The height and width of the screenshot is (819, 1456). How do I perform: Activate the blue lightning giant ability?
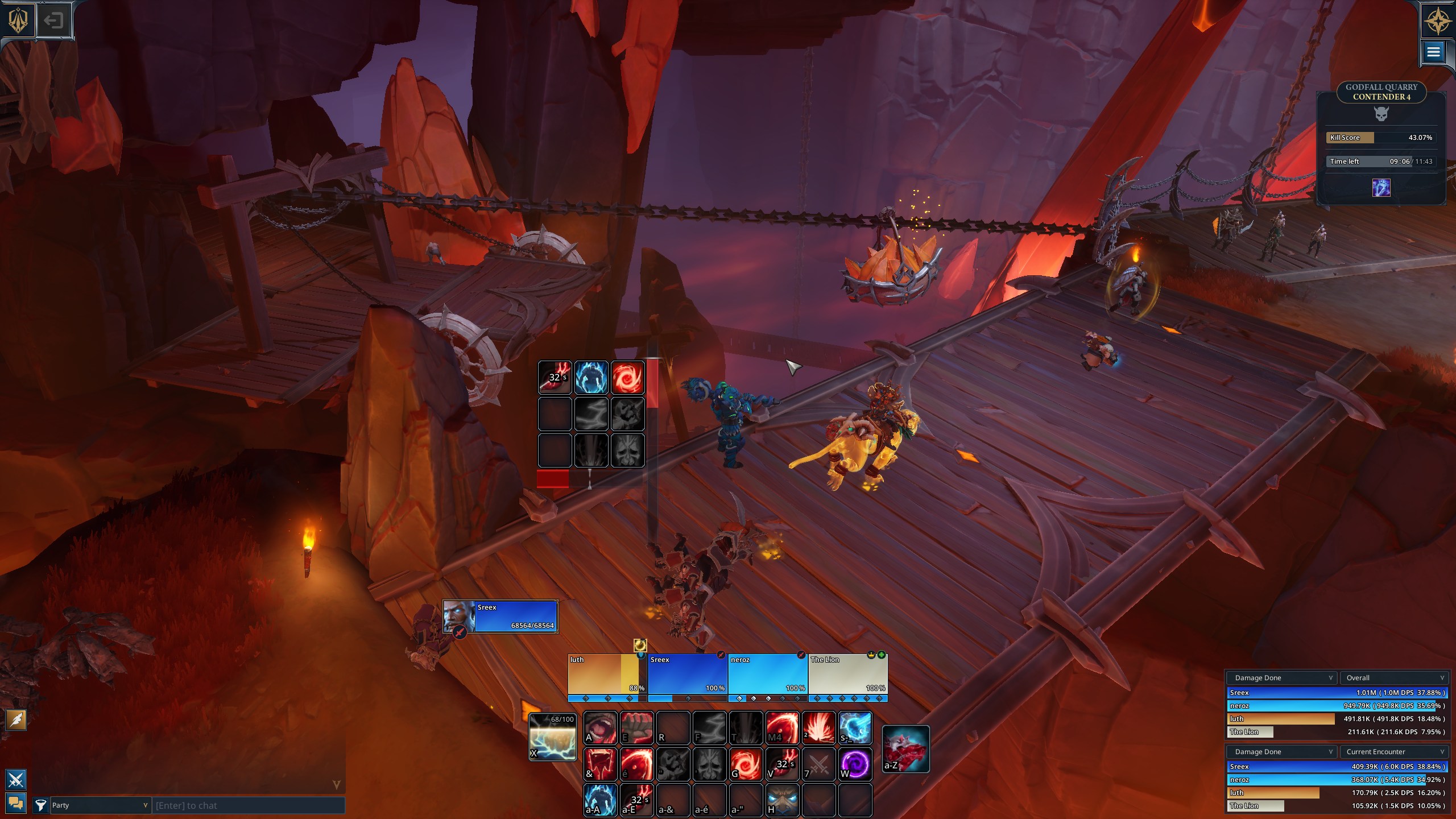pos(600,800)
